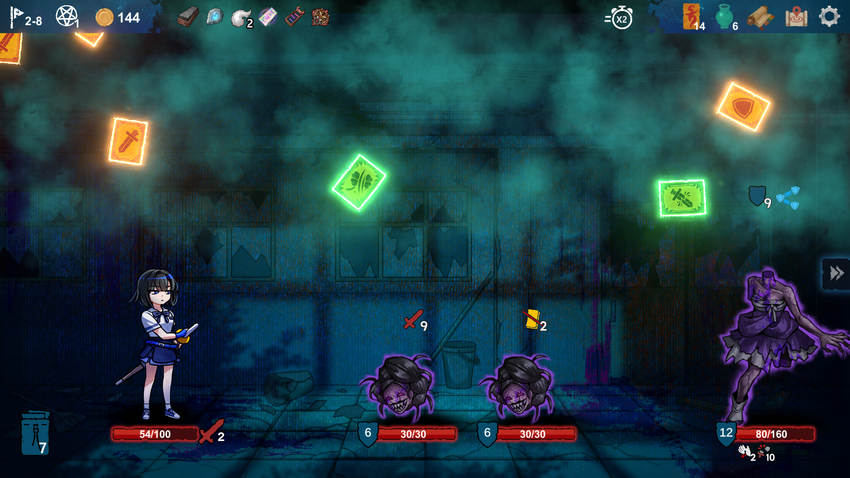Pick the green glowing leaf card
The width and height of the screenshot is (850, 478).
click(358, 182)
